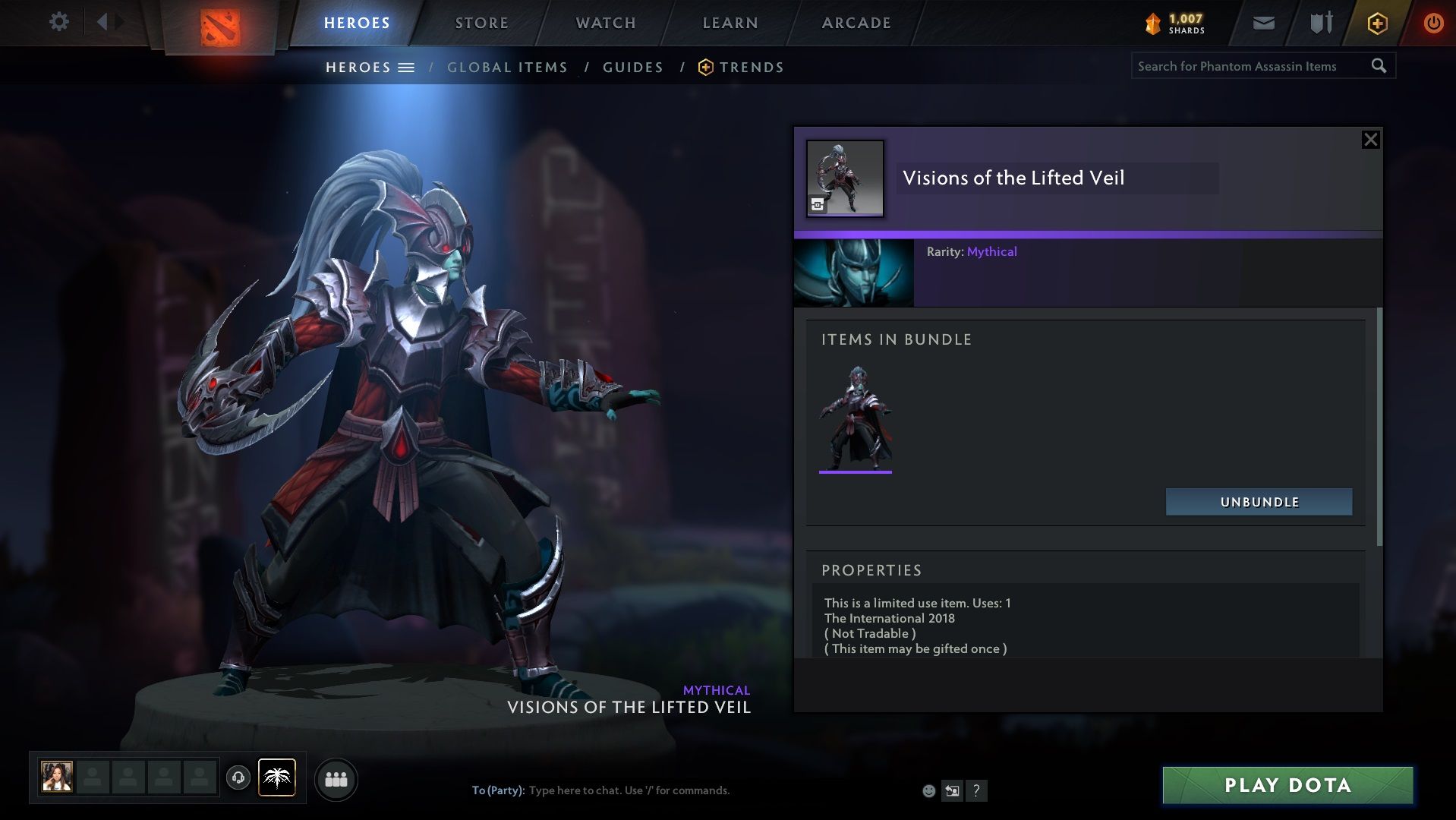
Task: Open the Dota 2 home dashboard logo
Action: click(220, 27)
